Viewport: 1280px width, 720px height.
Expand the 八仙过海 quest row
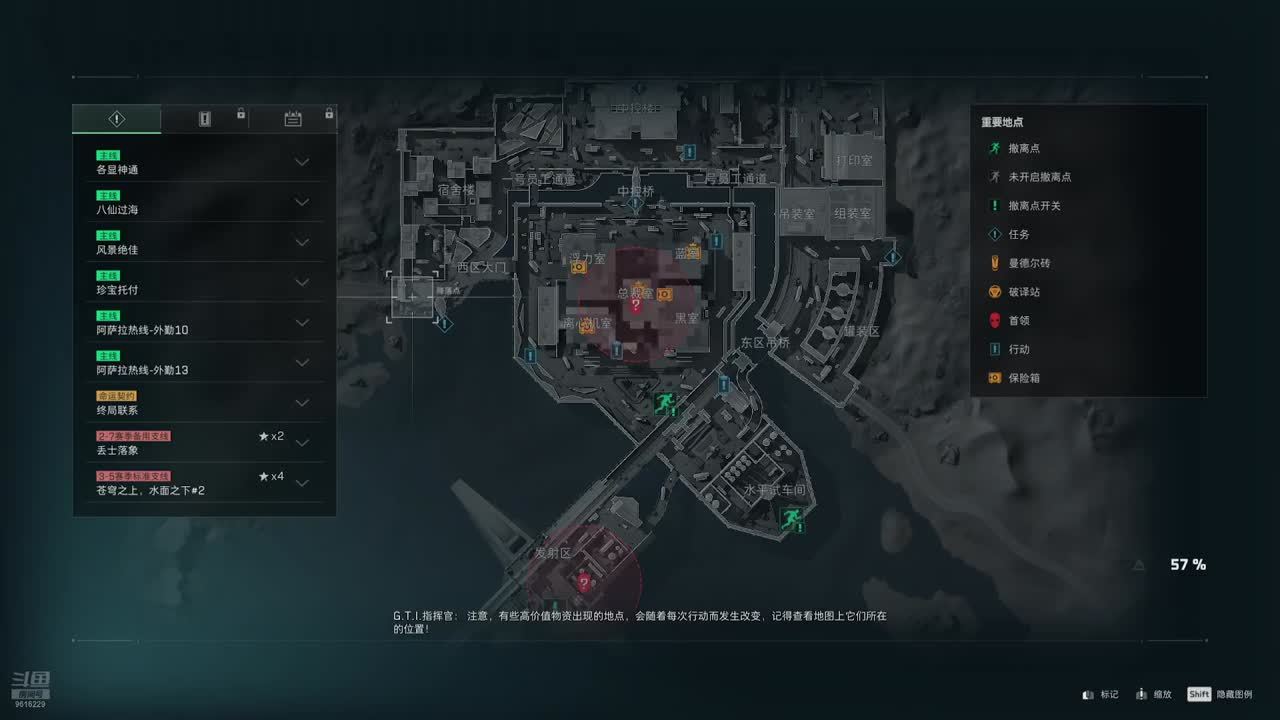(301, 202)
